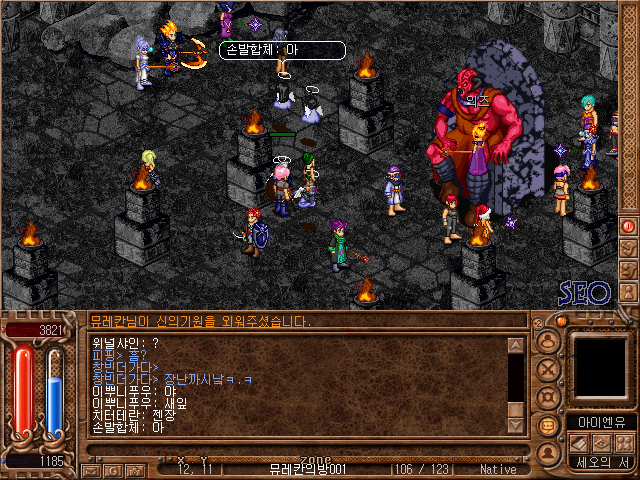Click the black portrait preview window
Viewport: 640px width, 480px height.
coord(601,367)
